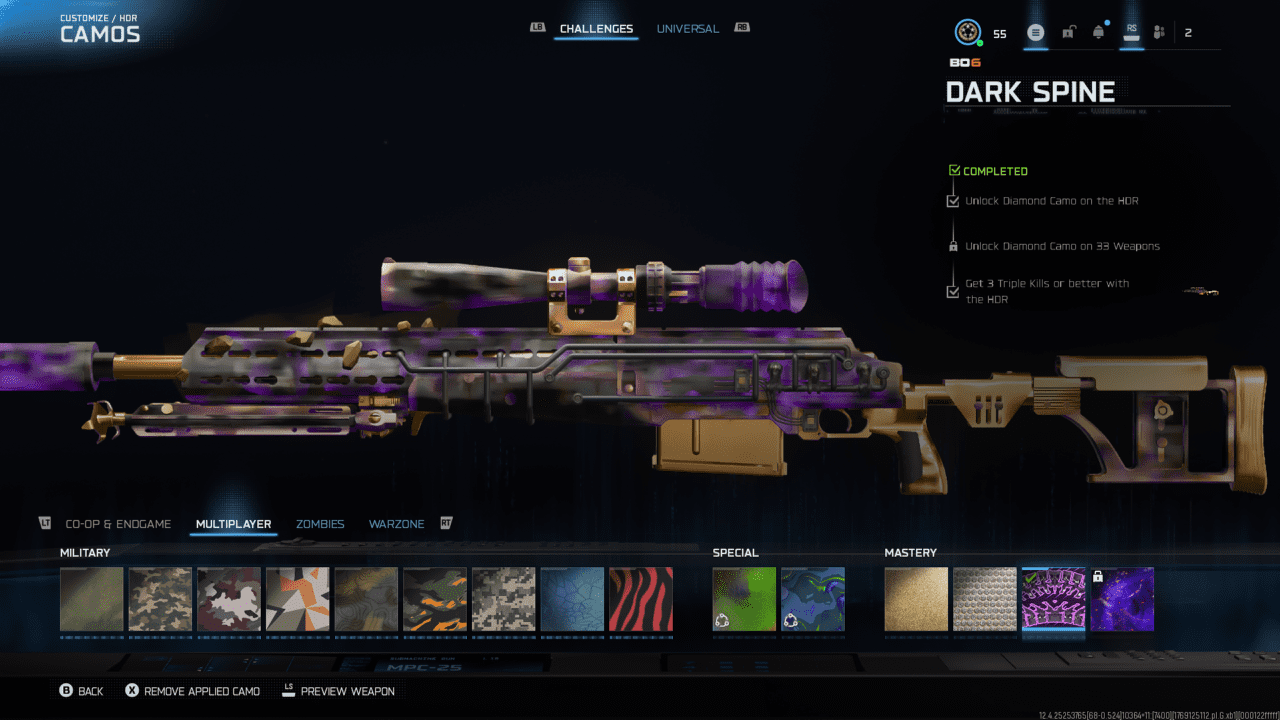Choose the gold mastery camo
This screenshot has height=720, width=1280.
click(x=916, y=599)
